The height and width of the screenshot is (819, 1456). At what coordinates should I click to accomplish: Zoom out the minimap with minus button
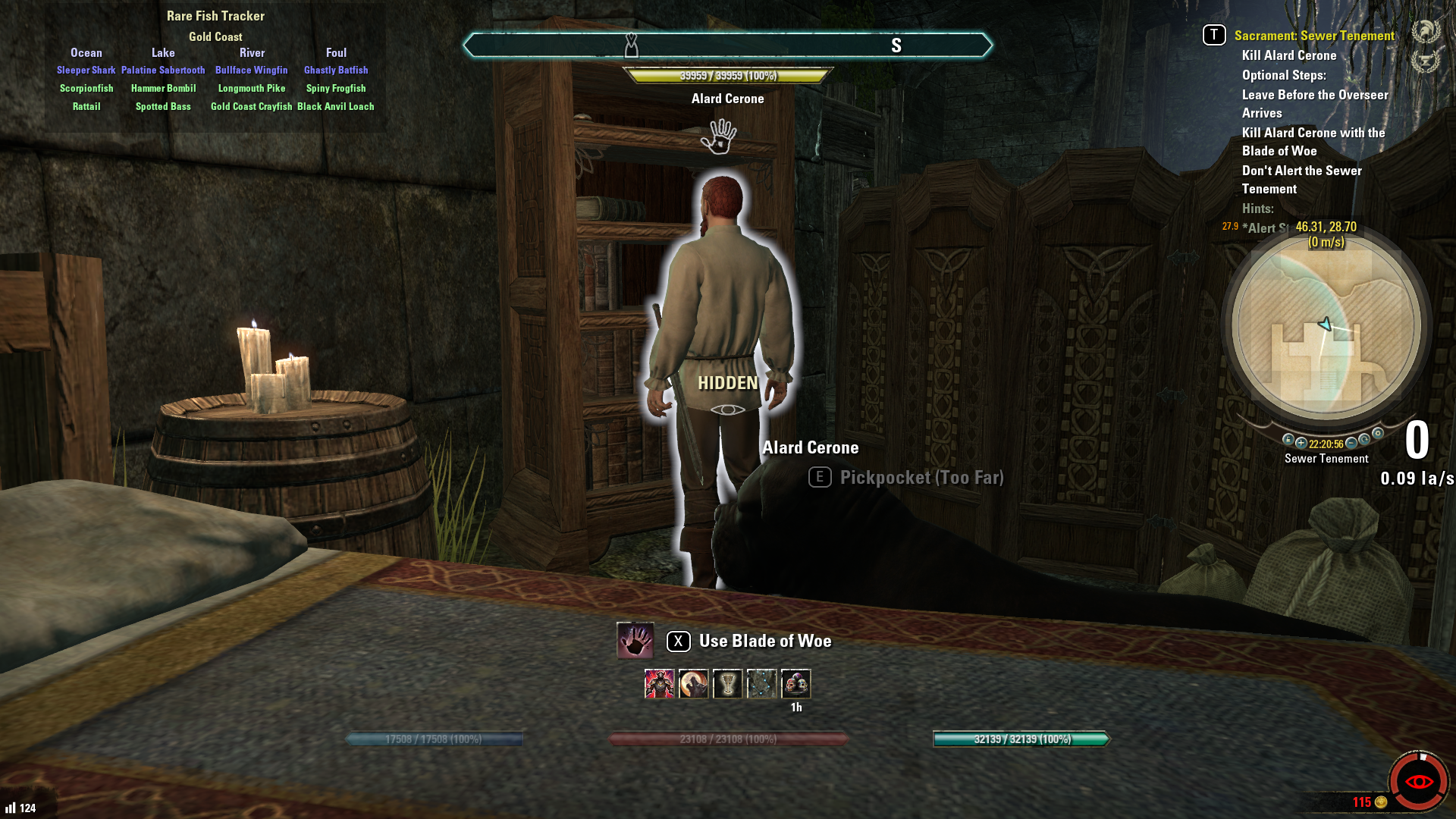1351,443
